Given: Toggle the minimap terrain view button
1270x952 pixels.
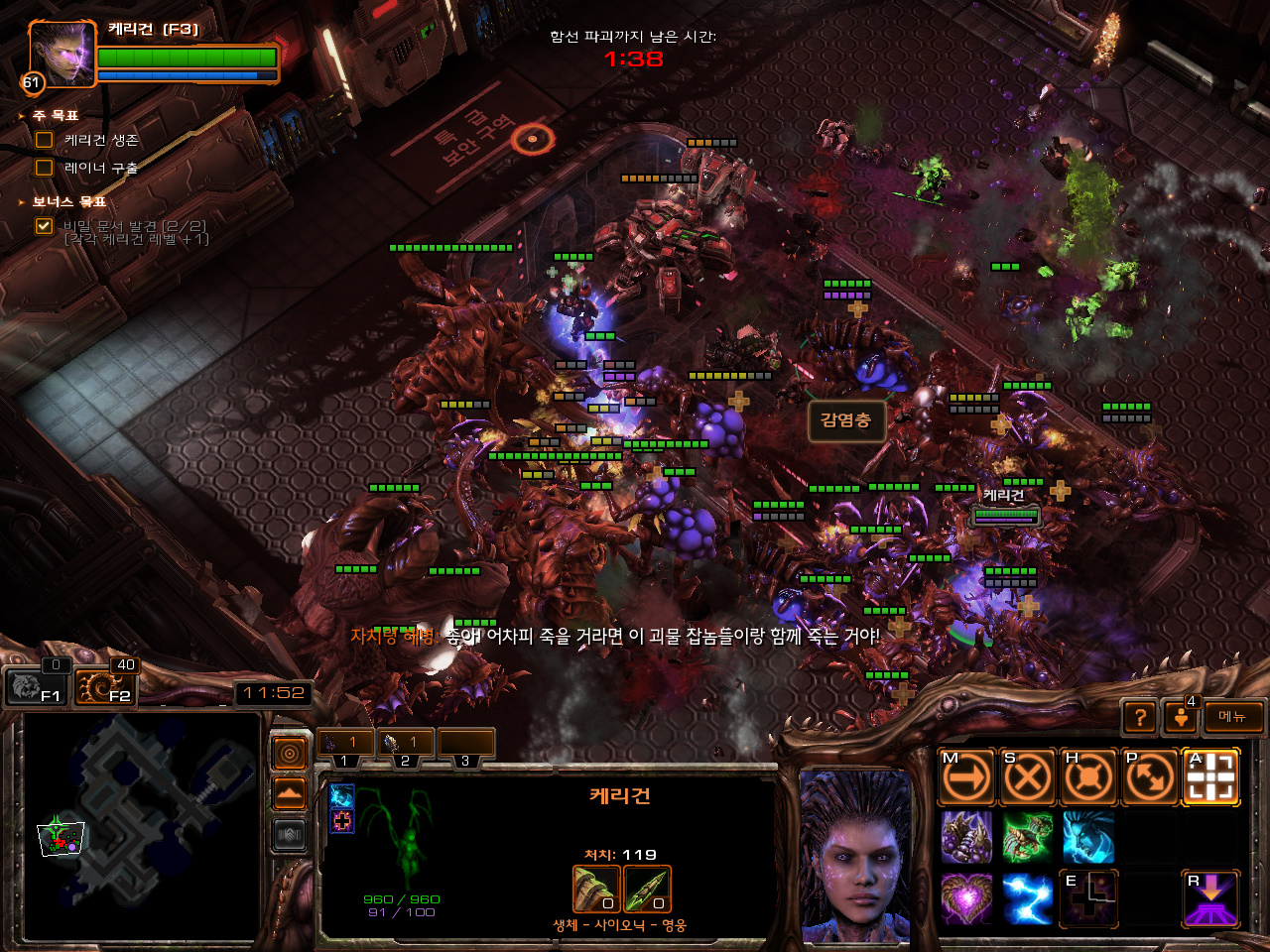Looking at the screenshot, I should [289, 794].
